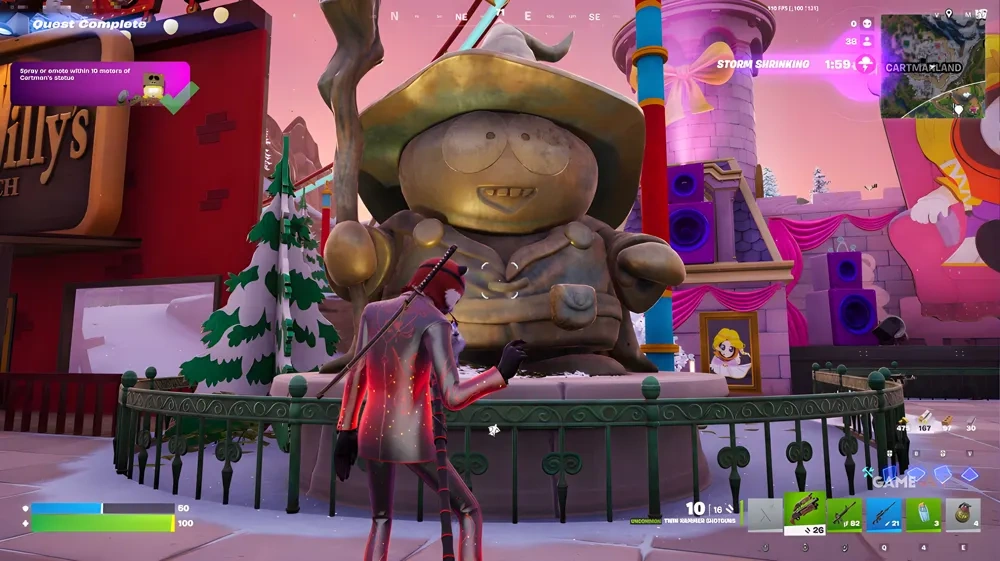
Task: Click the players remaining icon
Action: [x=867, y=42]
